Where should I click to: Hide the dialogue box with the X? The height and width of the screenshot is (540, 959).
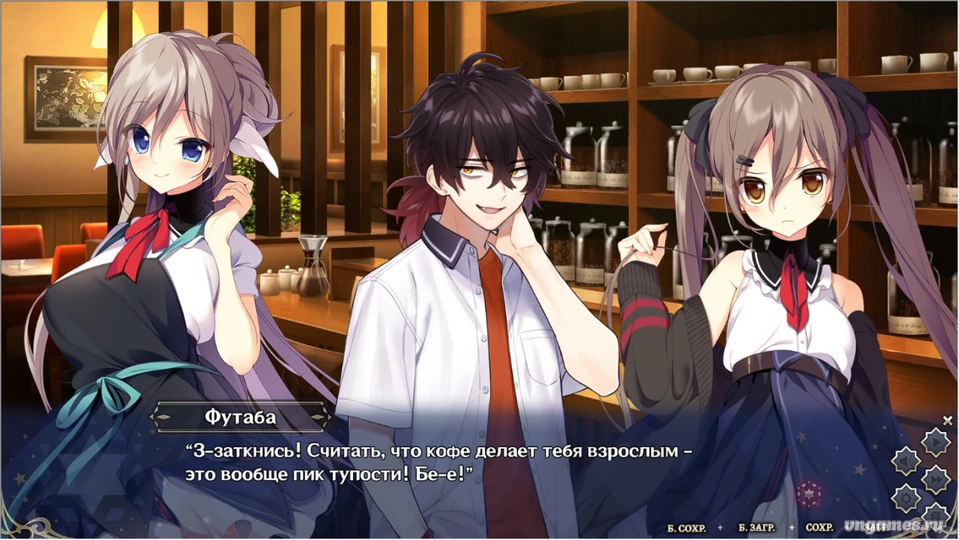click(x=947, y=421)
